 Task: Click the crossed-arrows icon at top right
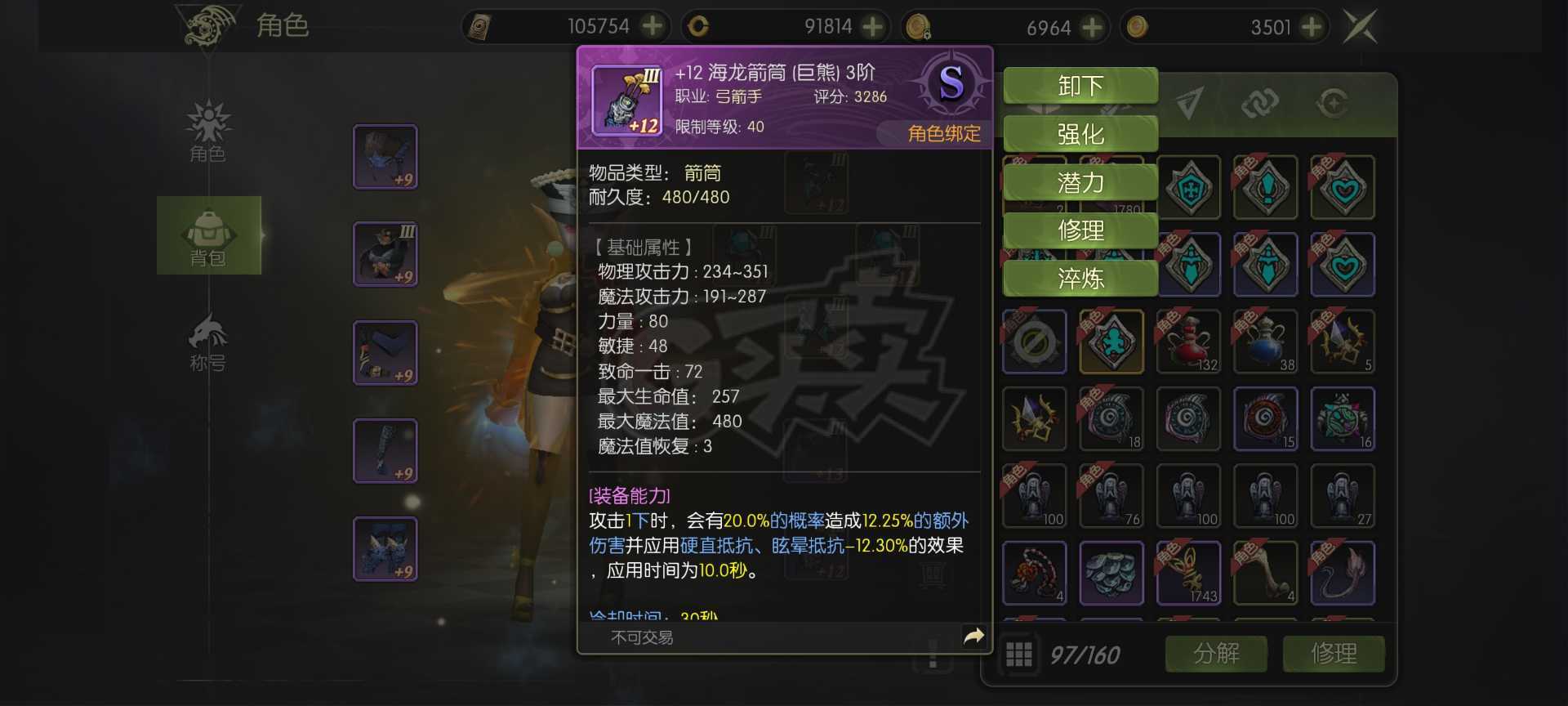(1361, 26)
